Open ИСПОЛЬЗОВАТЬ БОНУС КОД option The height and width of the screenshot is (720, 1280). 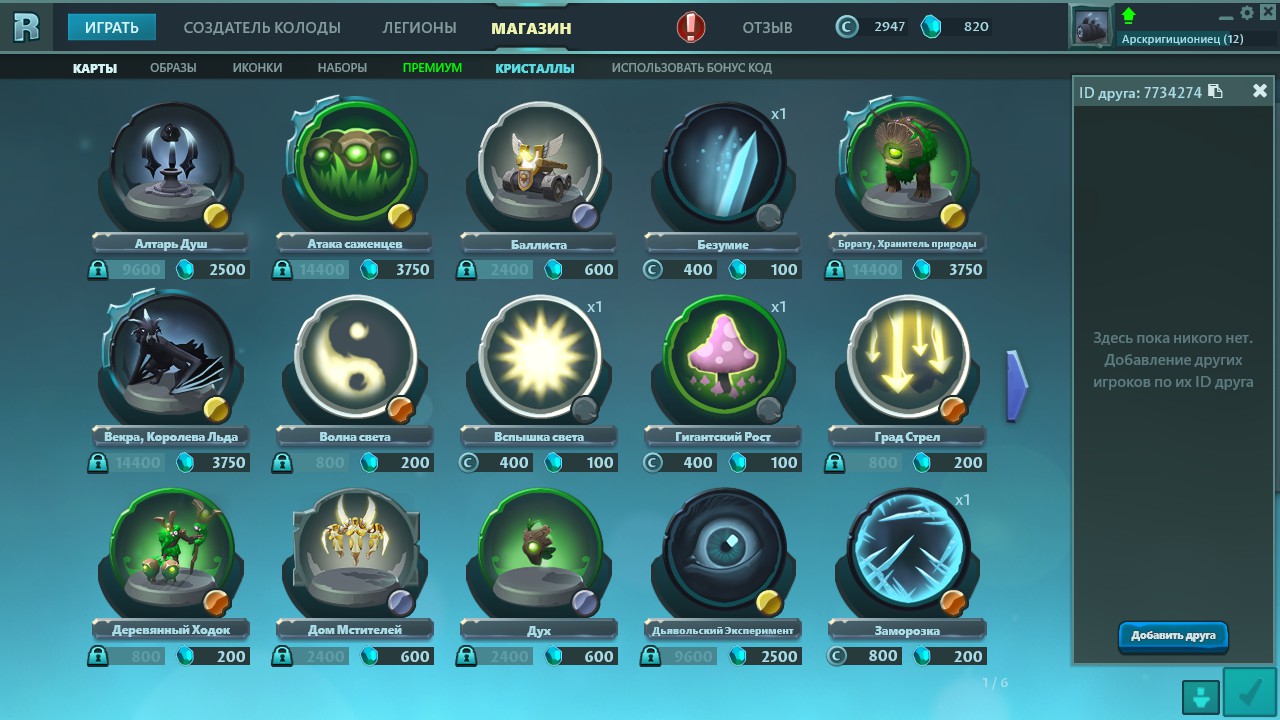coord(691,68)
